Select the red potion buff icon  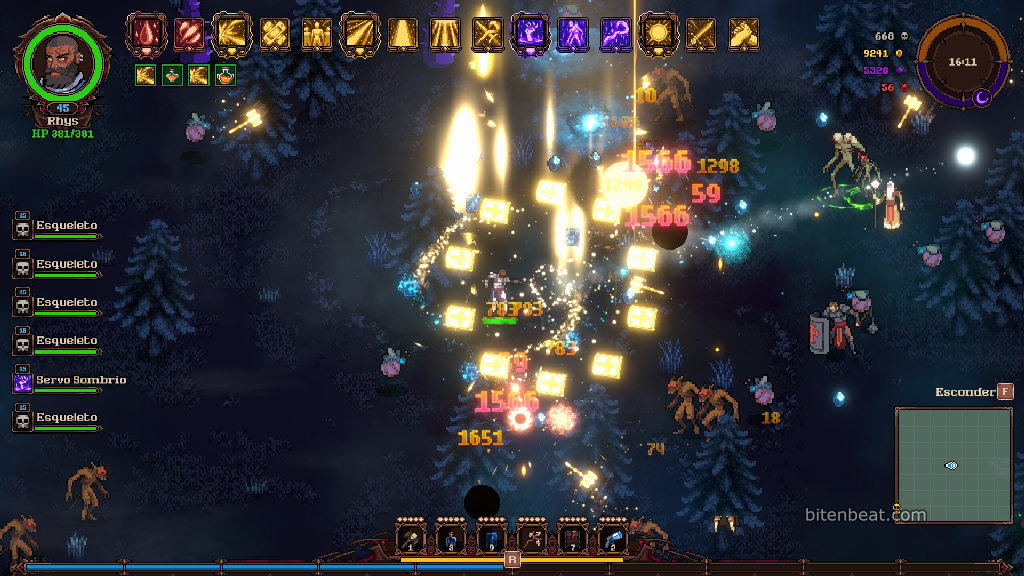tap(226, 74)
